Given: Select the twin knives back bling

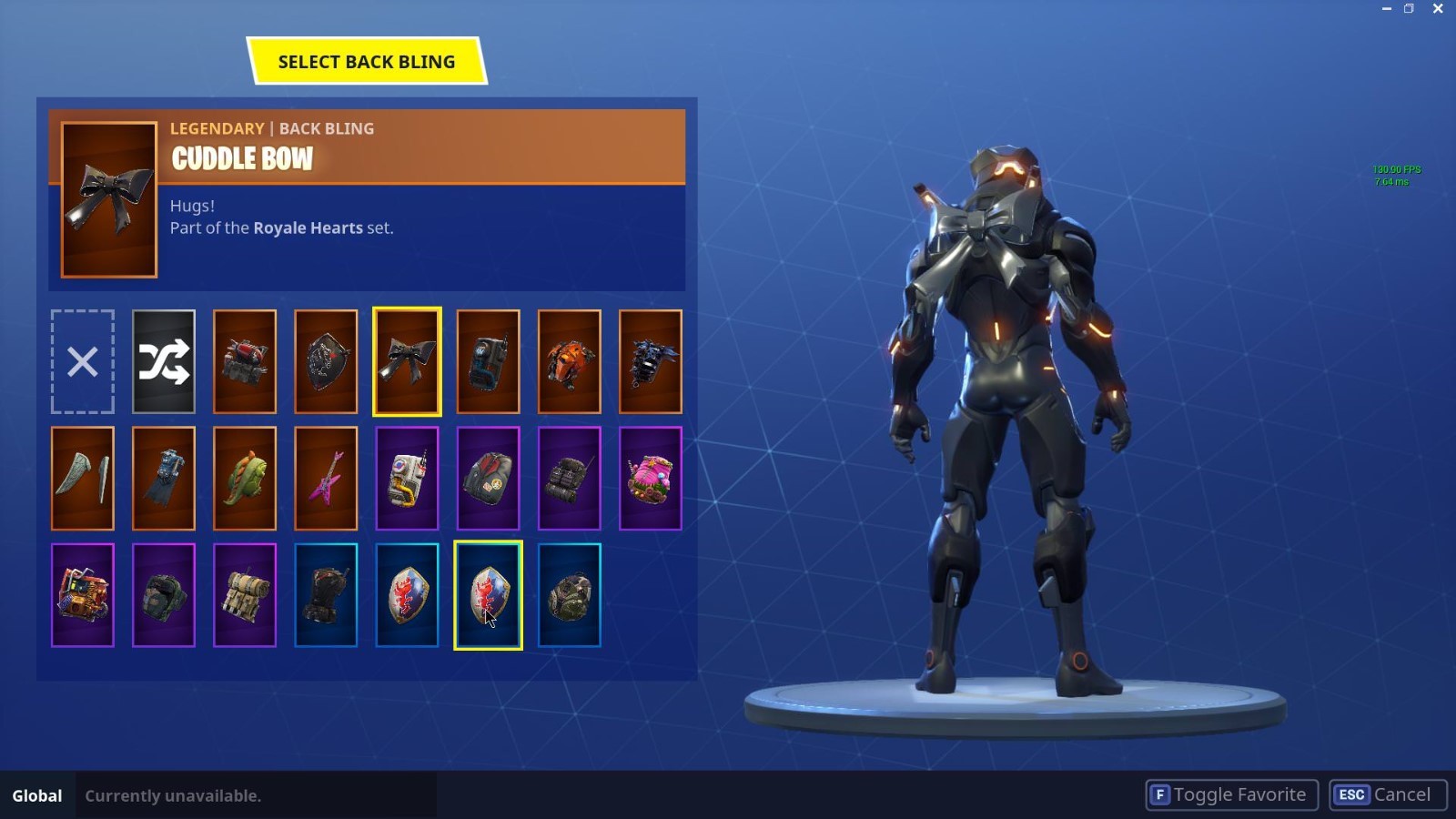Looking at the screenshot, I should tap(83, 478).
